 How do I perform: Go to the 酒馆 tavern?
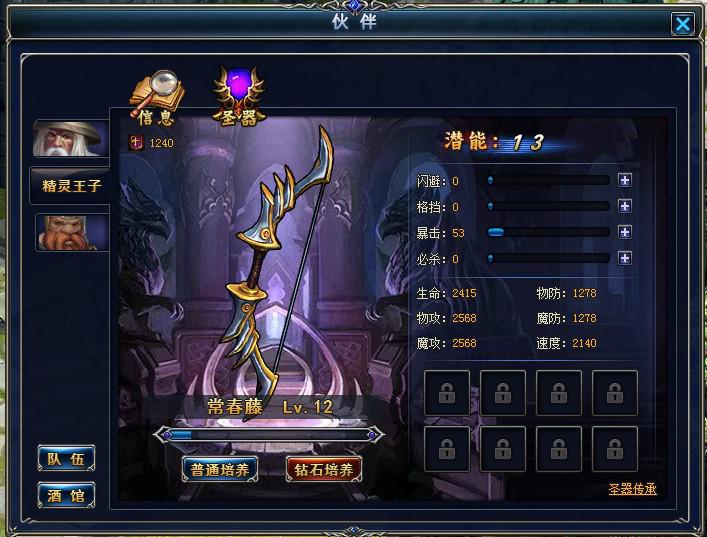(x=67, y=494)
